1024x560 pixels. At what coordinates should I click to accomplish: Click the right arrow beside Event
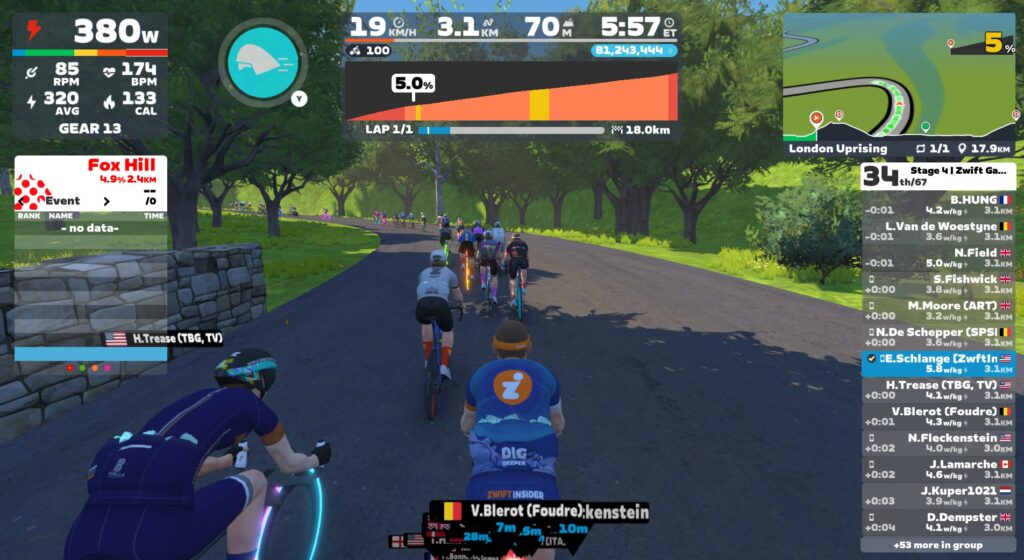107,201
